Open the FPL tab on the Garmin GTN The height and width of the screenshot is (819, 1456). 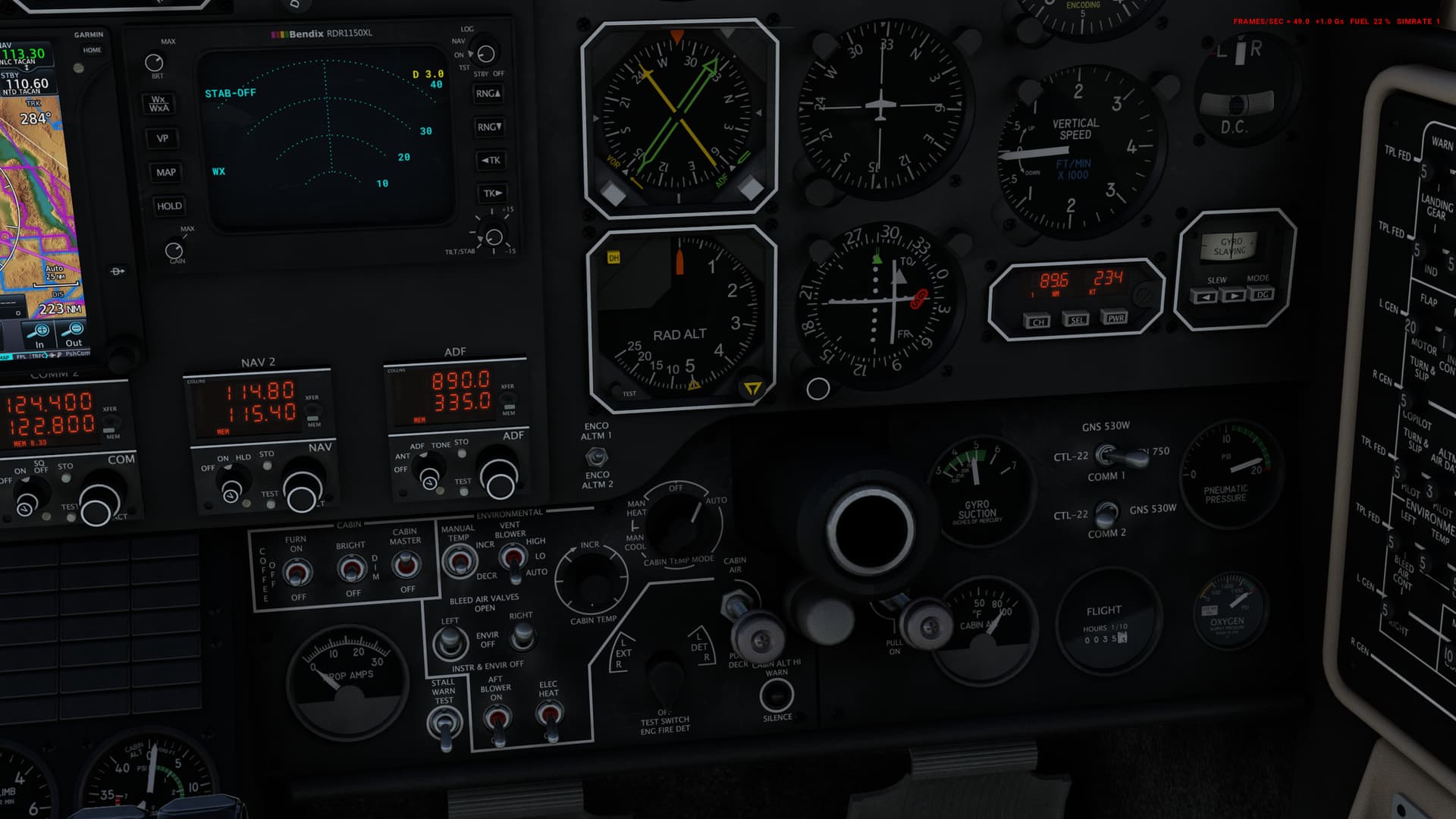pos(20,355)
